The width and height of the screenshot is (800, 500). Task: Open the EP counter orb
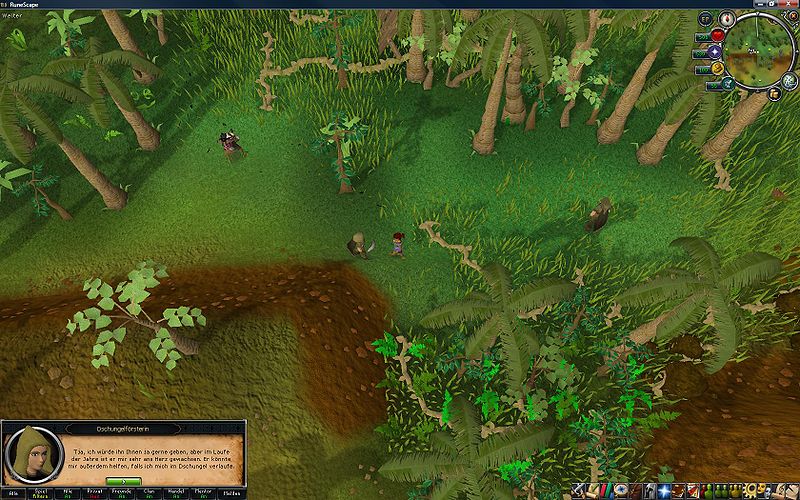coord(705,19)
